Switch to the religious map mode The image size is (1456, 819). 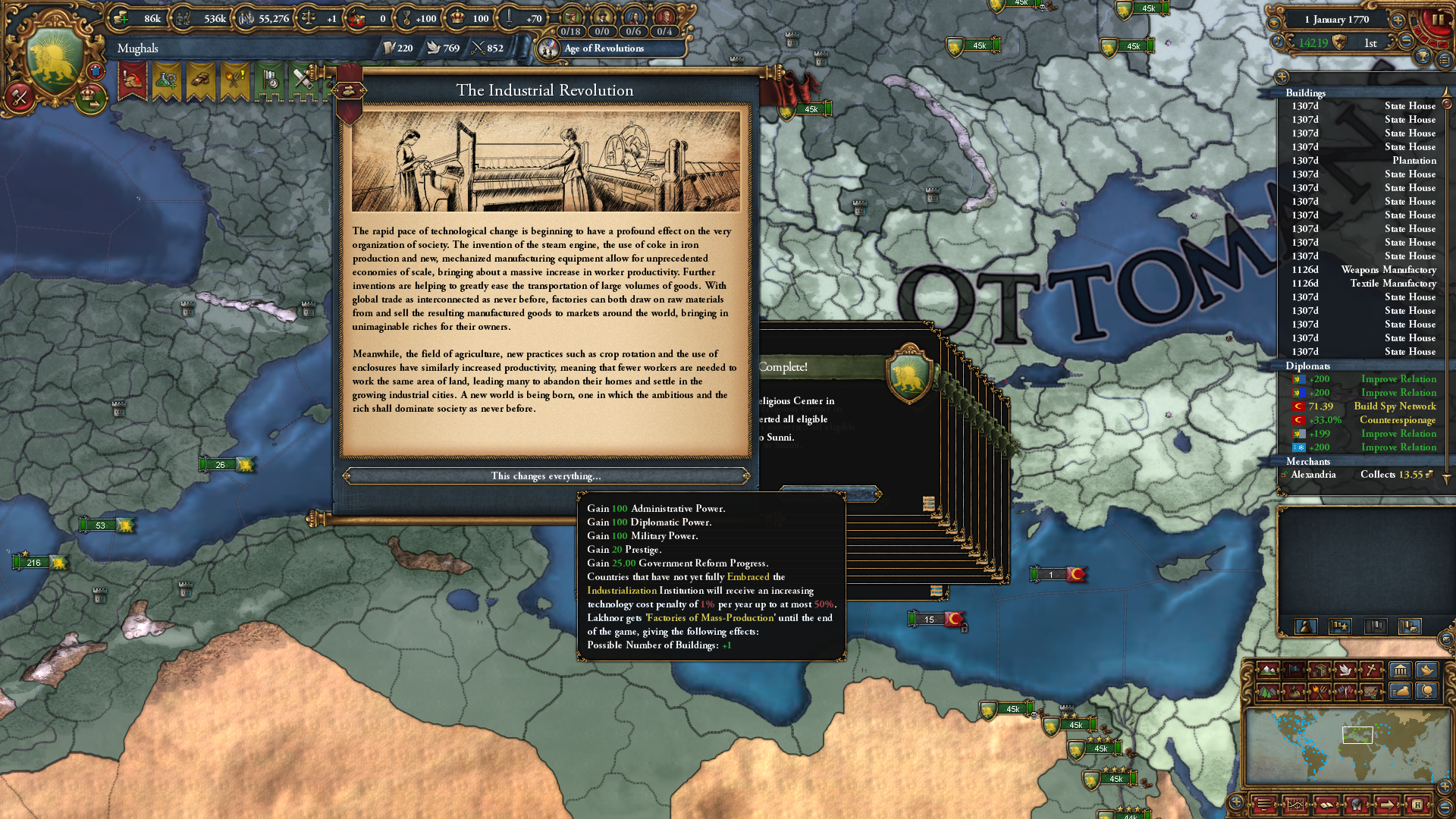[x=1371, y=671]
